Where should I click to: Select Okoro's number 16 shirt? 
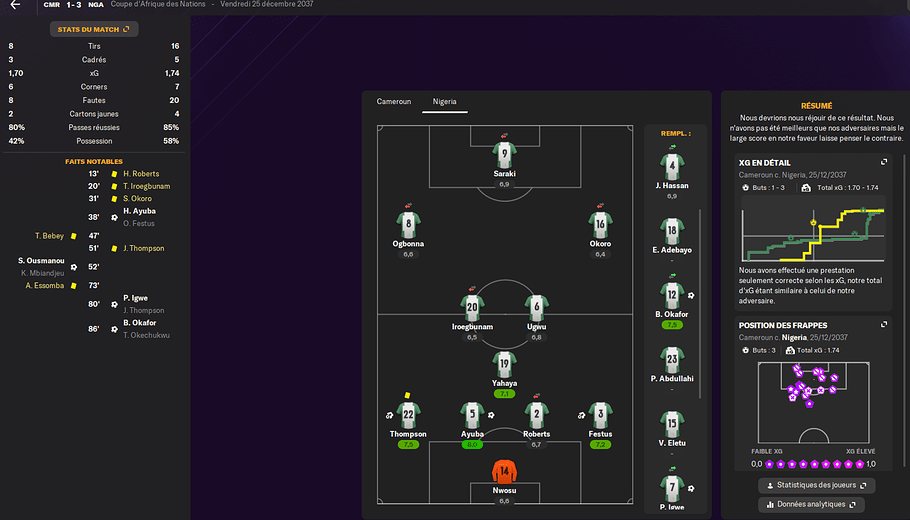tap(600, 225)
